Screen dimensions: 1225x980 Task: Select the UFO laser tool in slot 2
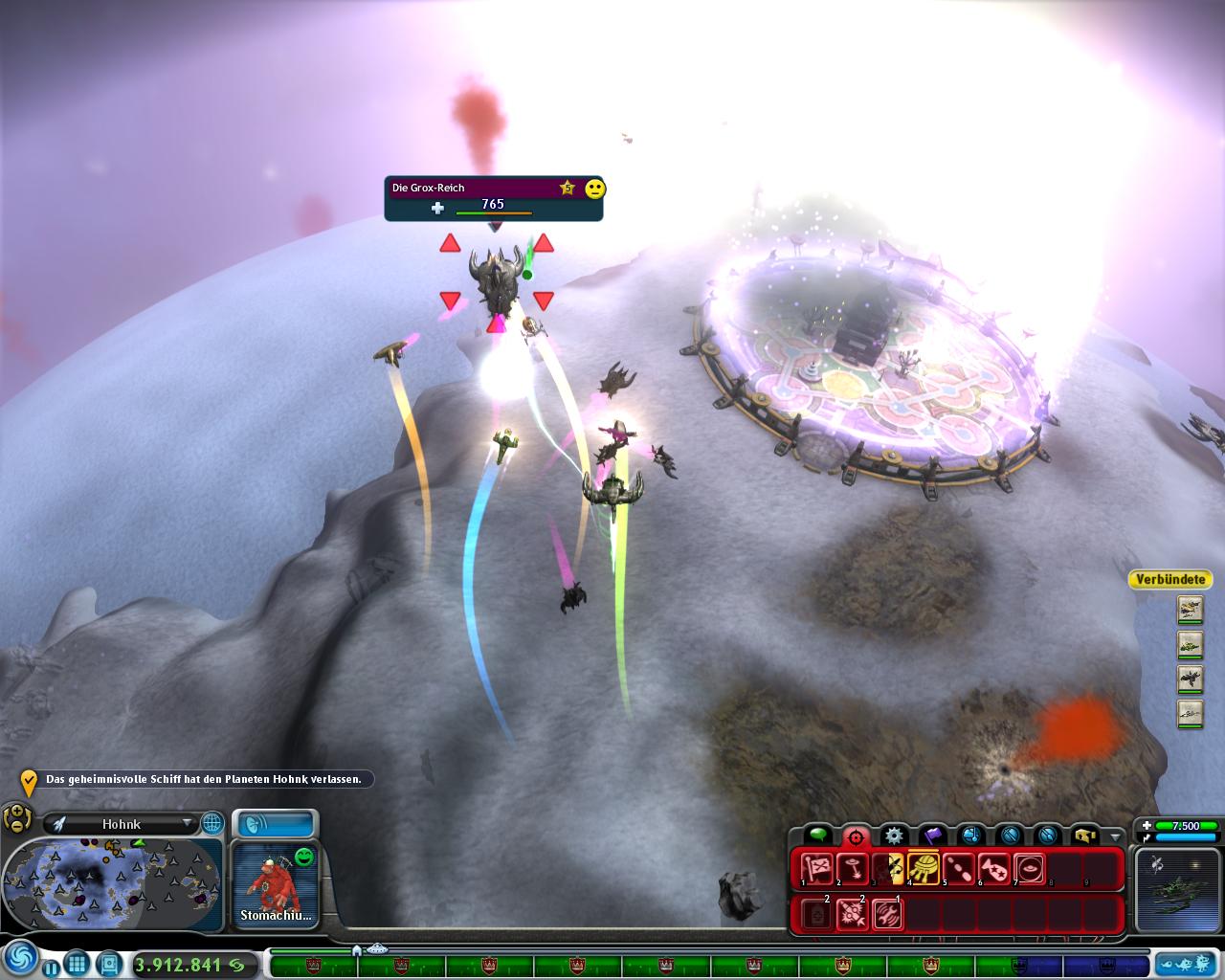point(852,868)
